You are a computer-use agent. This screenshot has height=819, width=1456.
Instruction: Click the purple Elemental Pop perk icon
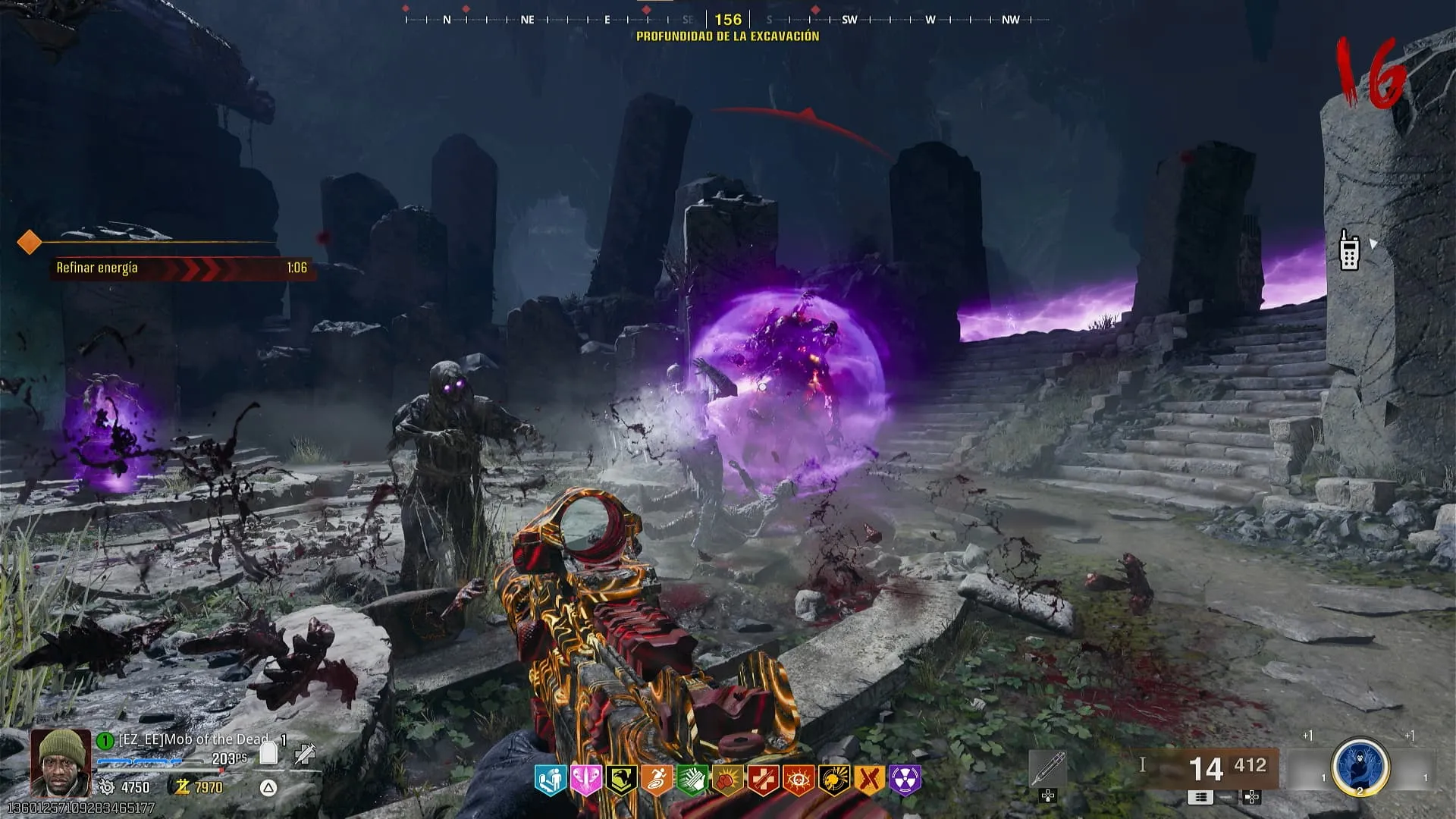click(x=905, y=780)
